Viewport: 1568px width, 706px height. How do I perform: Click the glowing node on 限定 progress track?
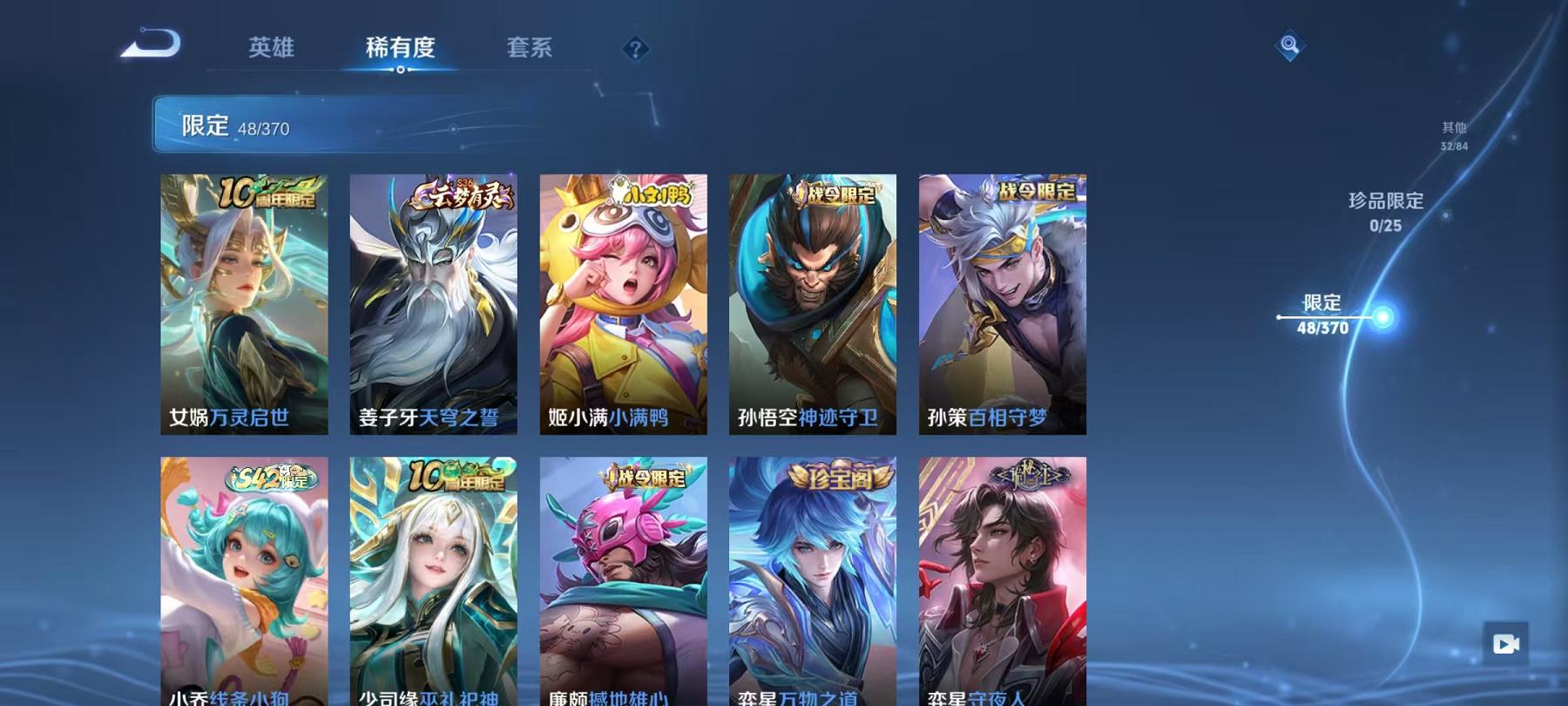tap(1382, 317)
